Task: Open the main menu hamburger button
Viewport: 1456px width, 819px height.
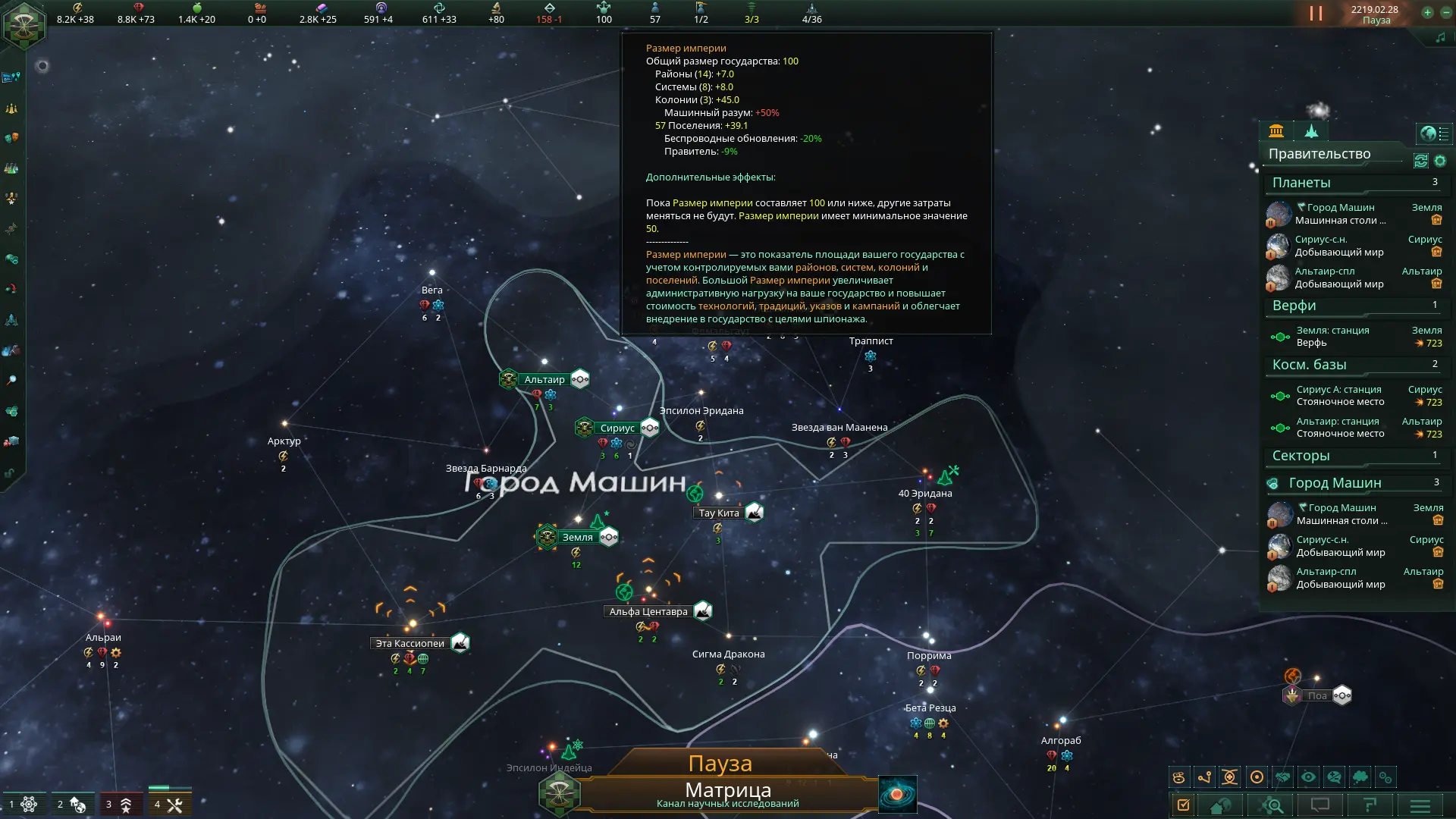Action: click(x=1420, y=805)
